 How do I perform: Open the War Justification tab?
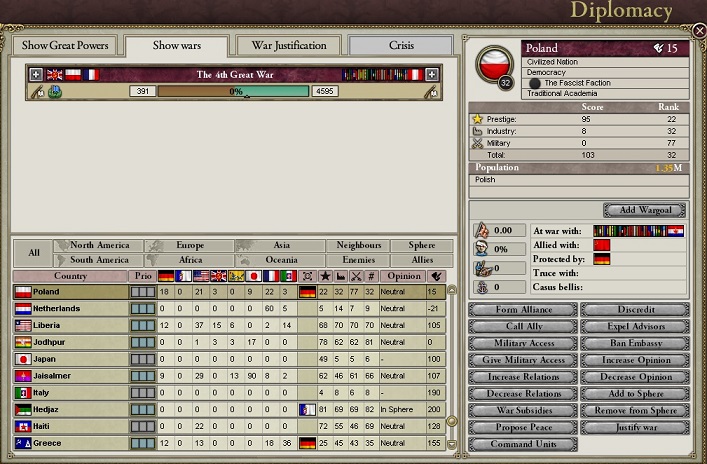(288, 46)
